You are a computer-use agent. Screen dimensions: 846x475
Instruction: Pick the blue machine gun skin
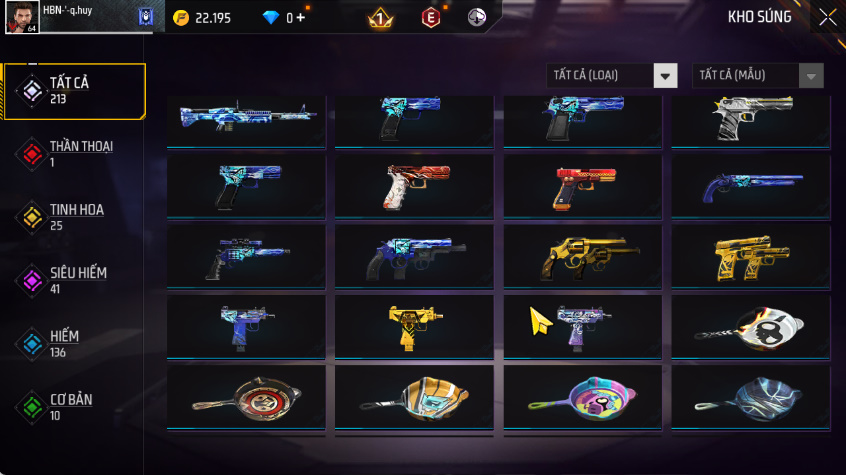coord(246,119)
